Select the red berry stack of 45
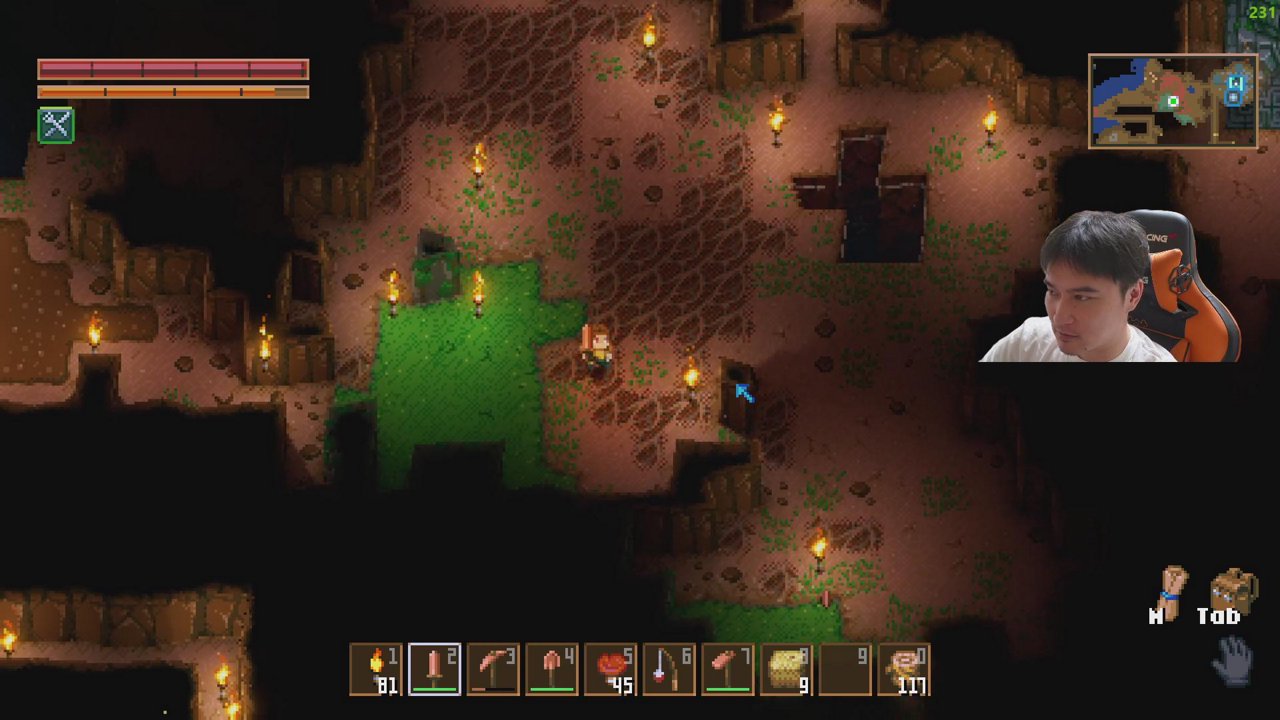This screenshot has height=720, width=1280. (x=610, y=669)
